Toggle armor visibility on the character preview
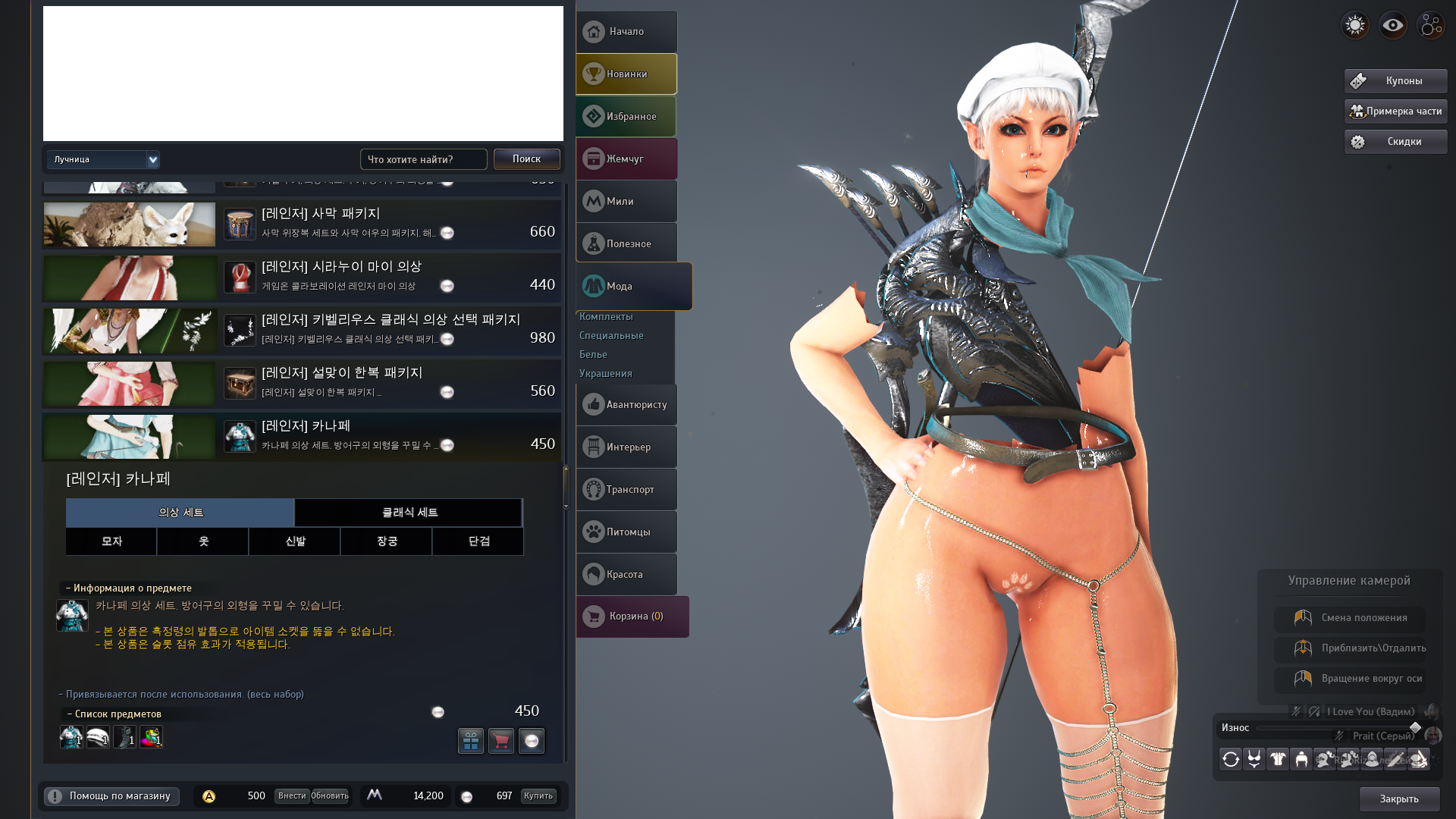Screen dimensions: 1456x819 (x=1278, y=759)
